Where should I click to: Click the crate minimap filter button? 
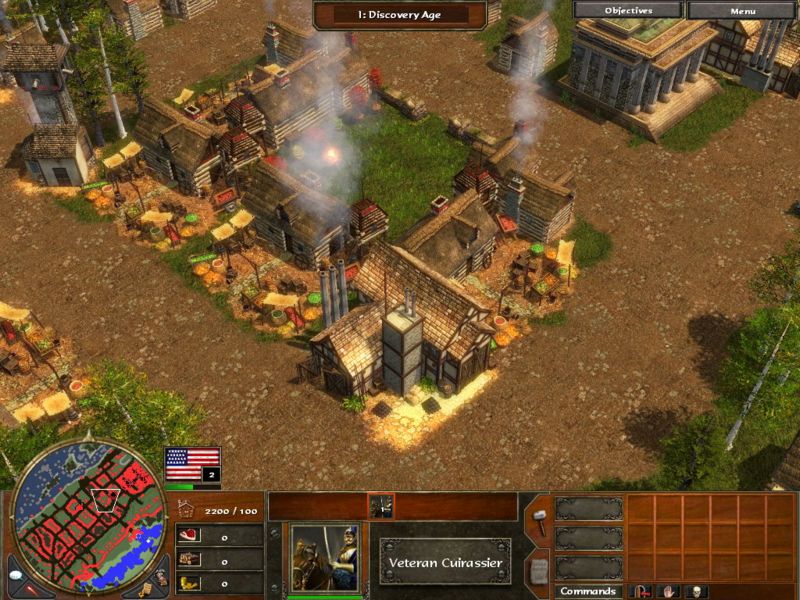point(147,590)
